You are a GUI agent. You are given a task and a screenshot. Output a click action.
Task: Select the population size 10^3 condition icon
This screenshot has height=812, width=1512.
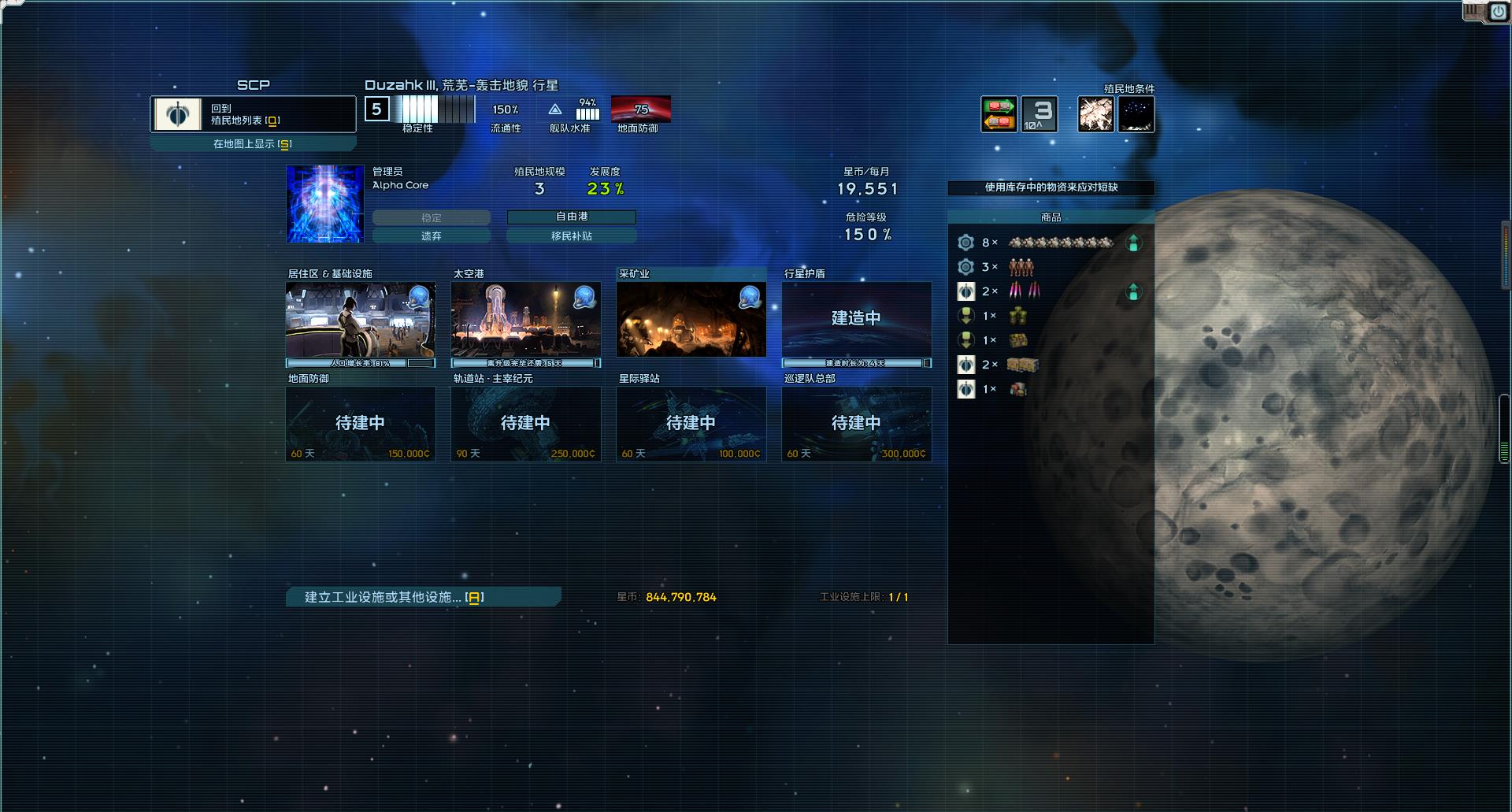pyautogui.click(x=1039, y=113)
